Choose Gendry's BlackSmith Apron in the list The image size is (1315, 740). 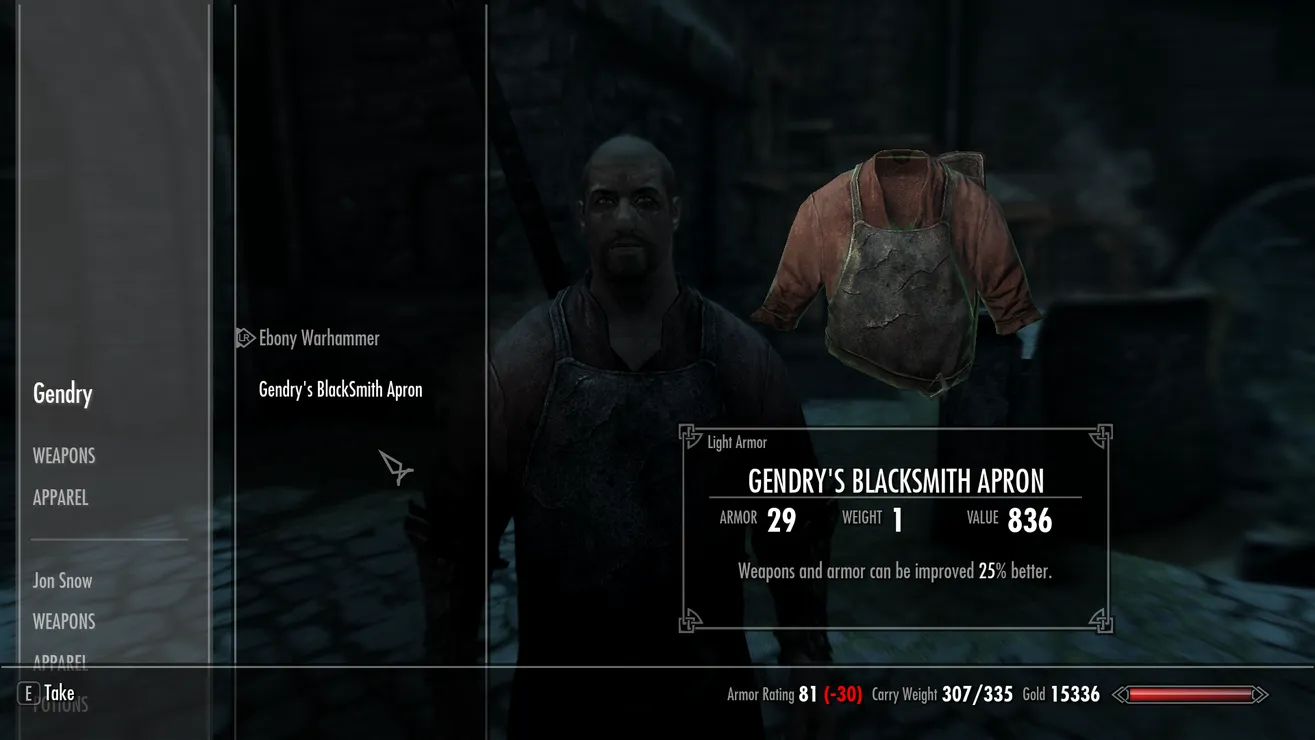click(340, 390)
